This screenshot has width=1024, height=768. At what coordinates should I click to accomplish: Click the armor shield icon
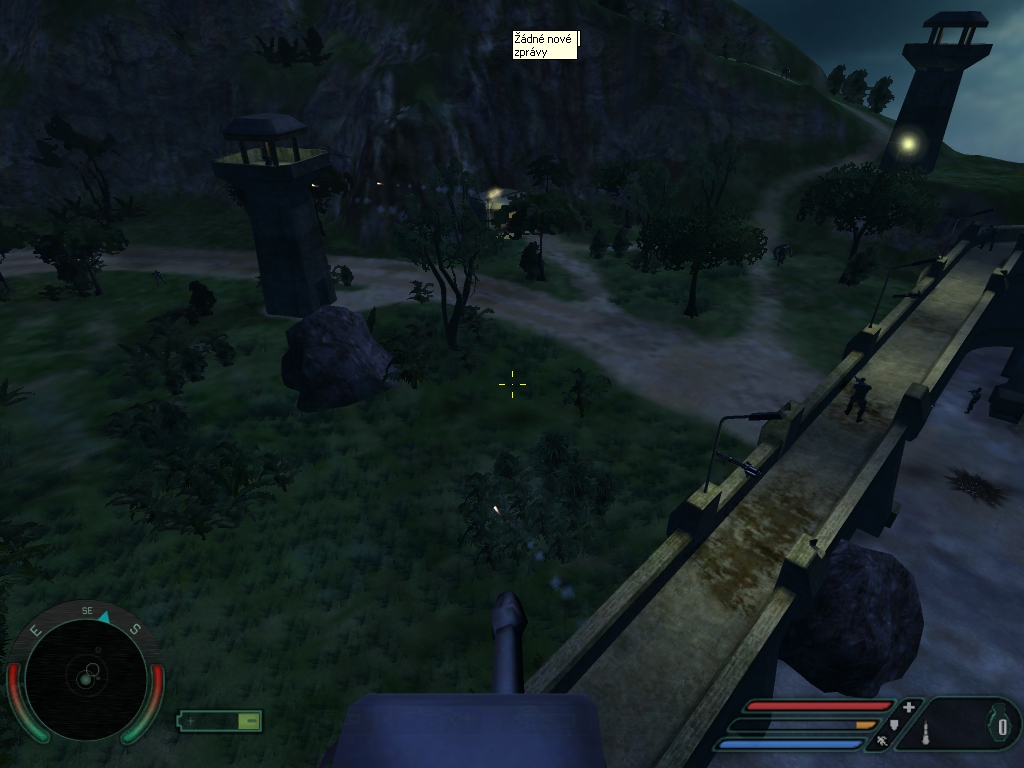pos(894,724)
